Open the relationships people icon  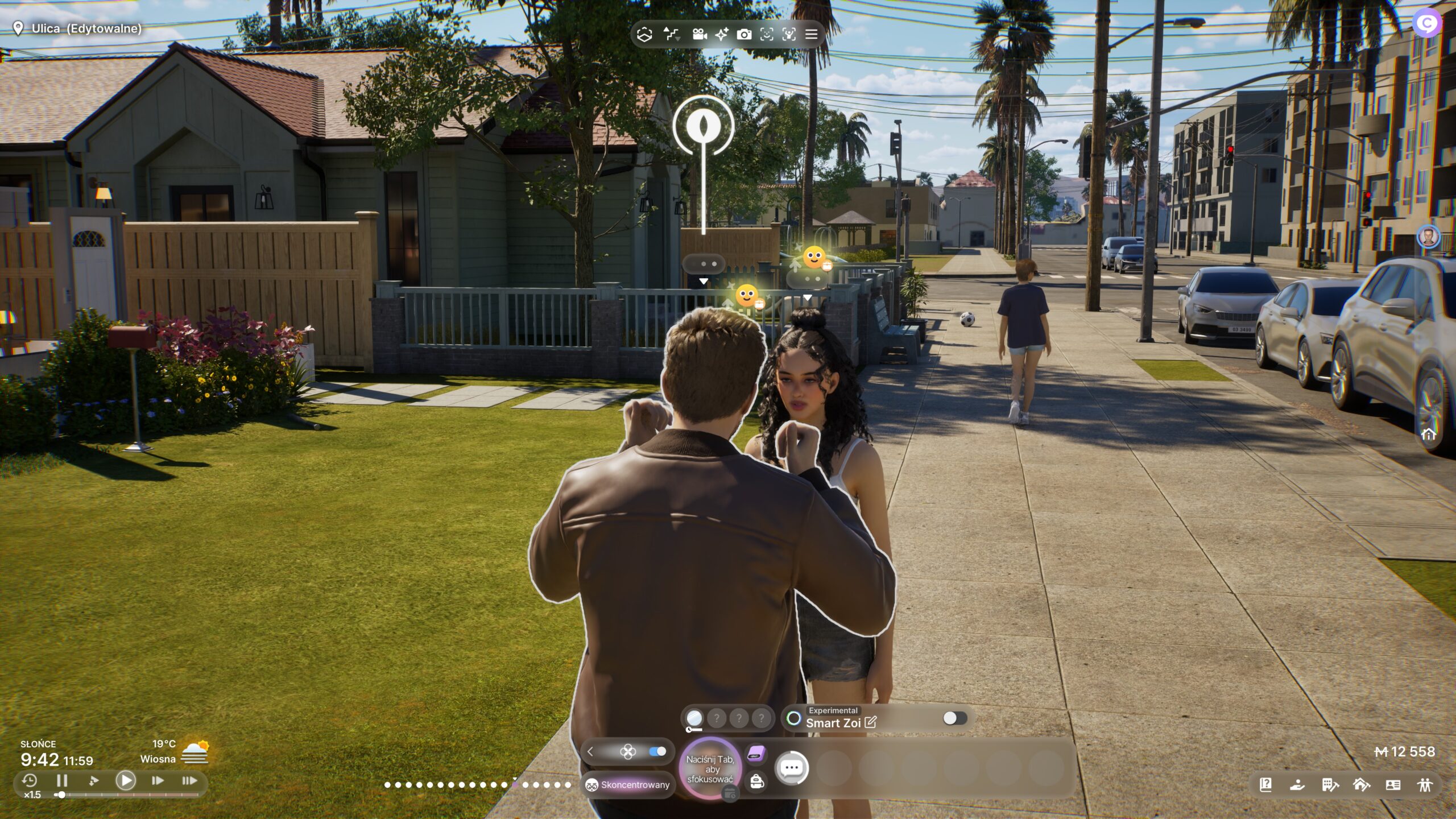pos(1425,785)
